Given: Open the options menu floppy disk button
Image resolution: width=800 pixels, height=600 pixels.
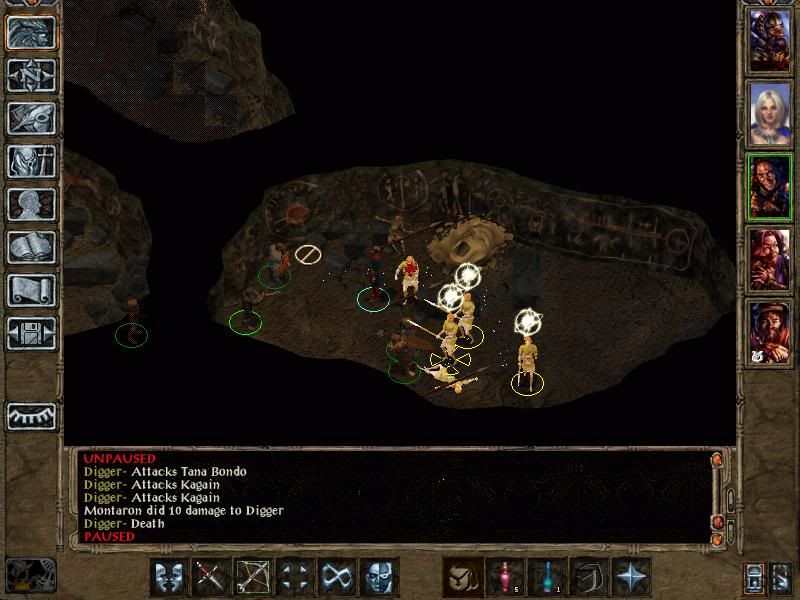Looking at the screenshot, I should point(31,333).
